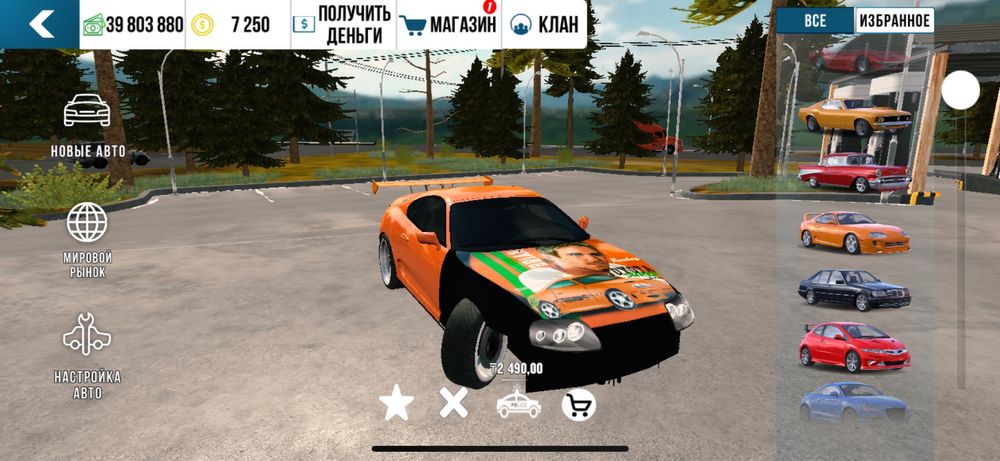This screenshot has width=1000, height=461.
Task: Open НОВЫЕ АВТО dealership
Action: pos(88,125)
